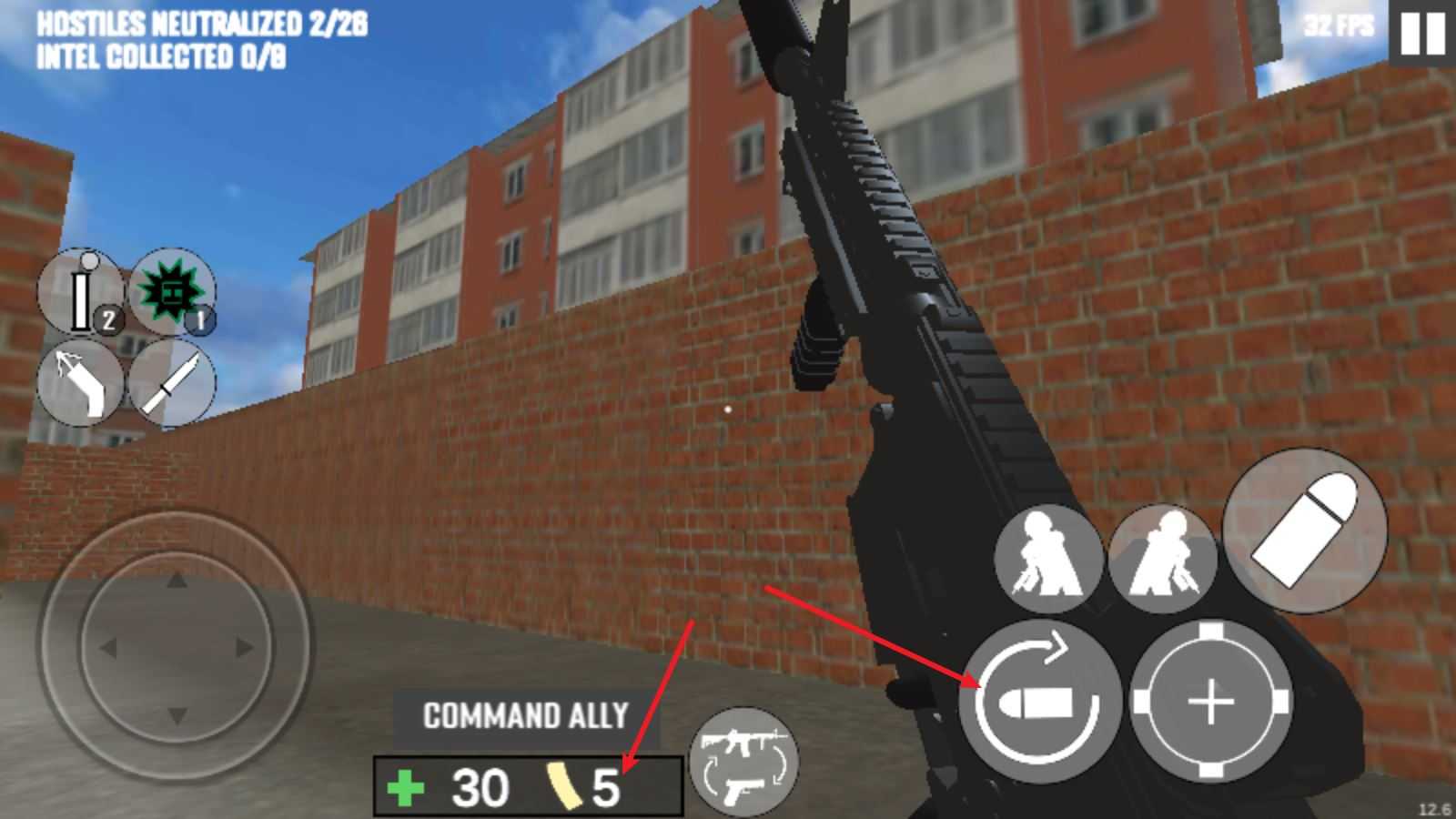
Task: Lean right using soldier stance icon
Action: click(x=1162, y=558)
